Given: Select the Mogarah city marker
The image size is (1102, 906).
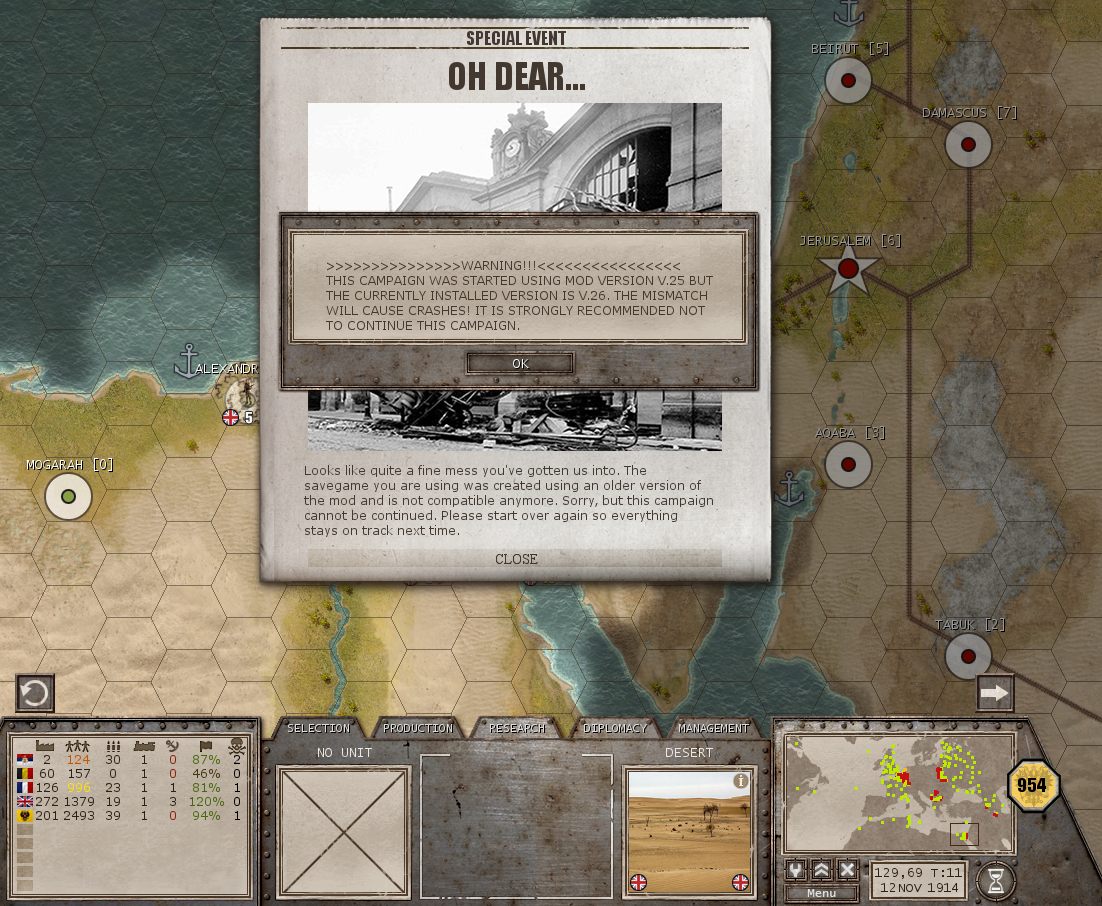Looking at the screenshot, I should (x=69, y=497).
